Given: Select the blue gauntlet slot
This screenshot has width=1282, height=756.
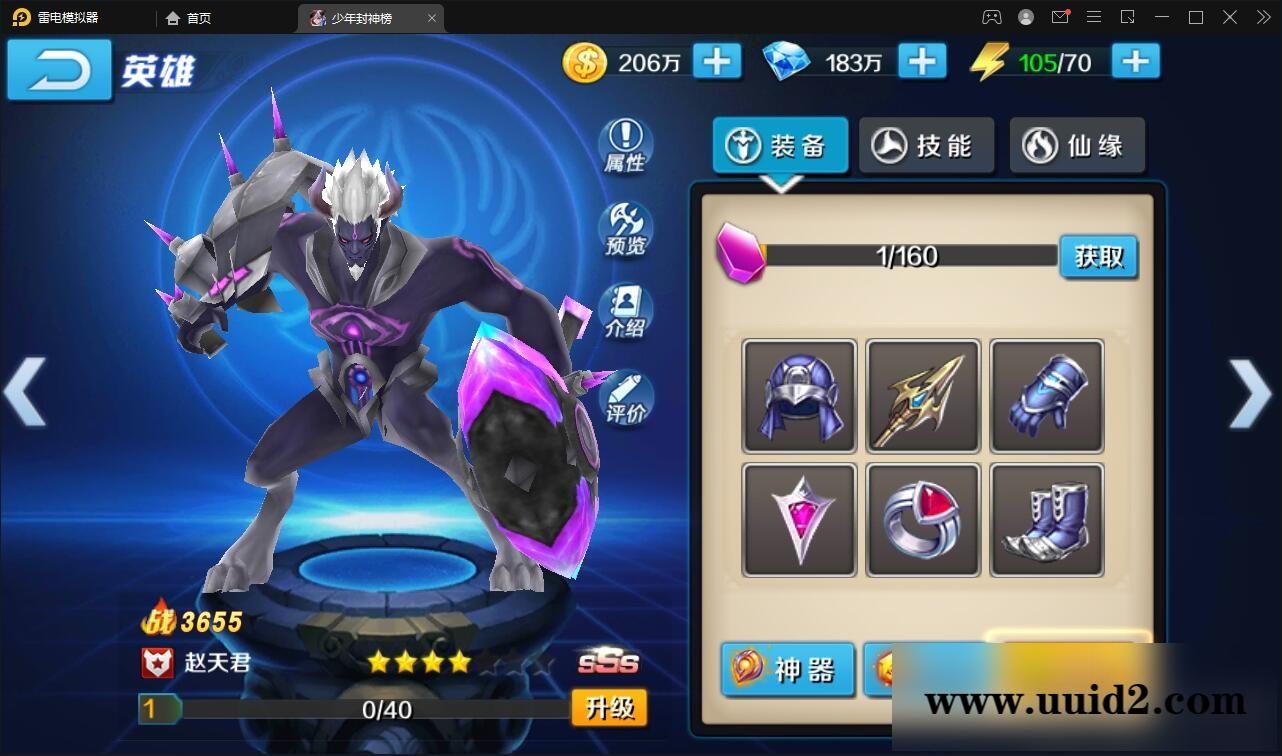Looking at the screenshot, I should tap(1047, 396).
